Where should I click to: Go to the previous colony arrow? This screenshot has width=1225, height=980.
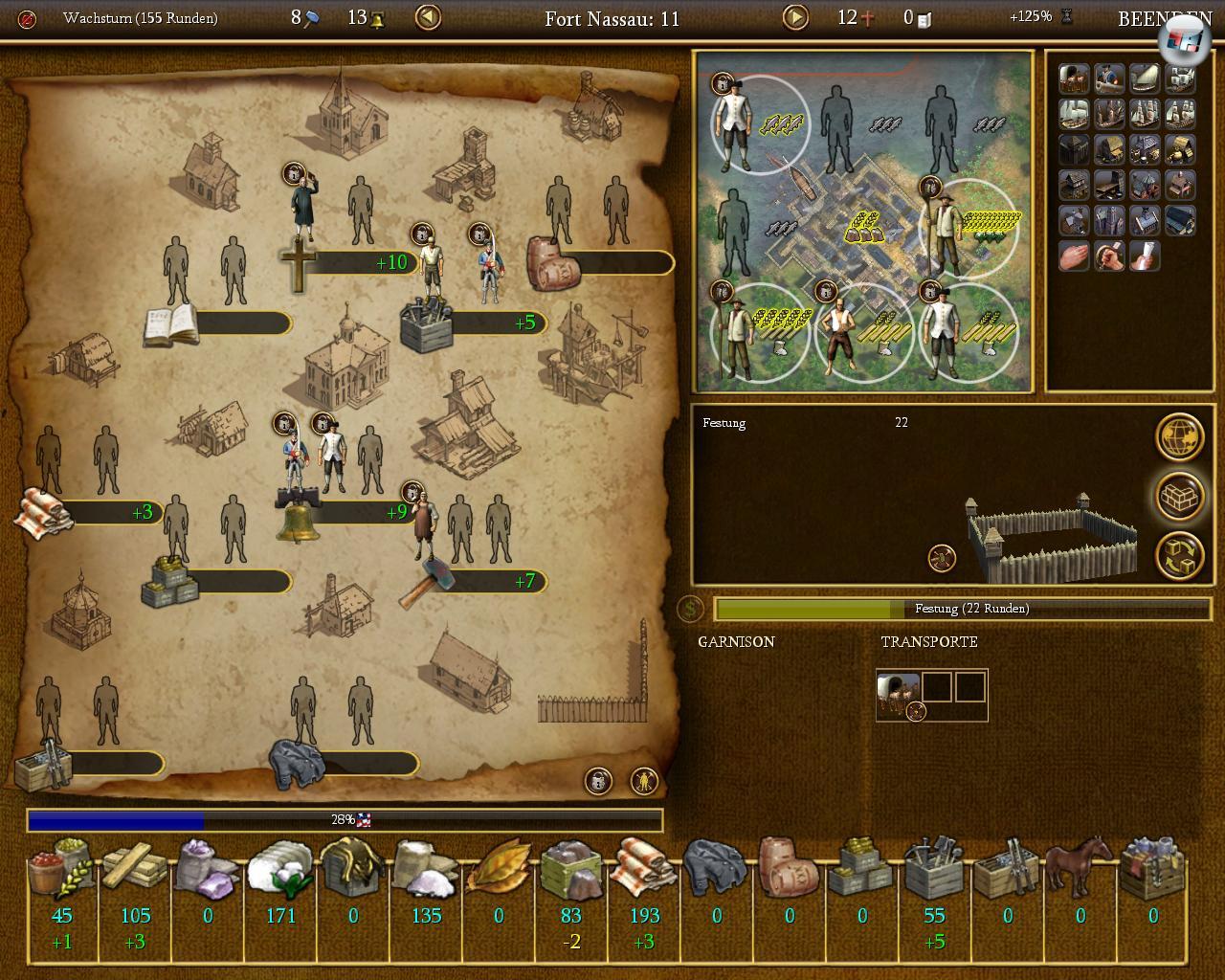tap(428, 17)
